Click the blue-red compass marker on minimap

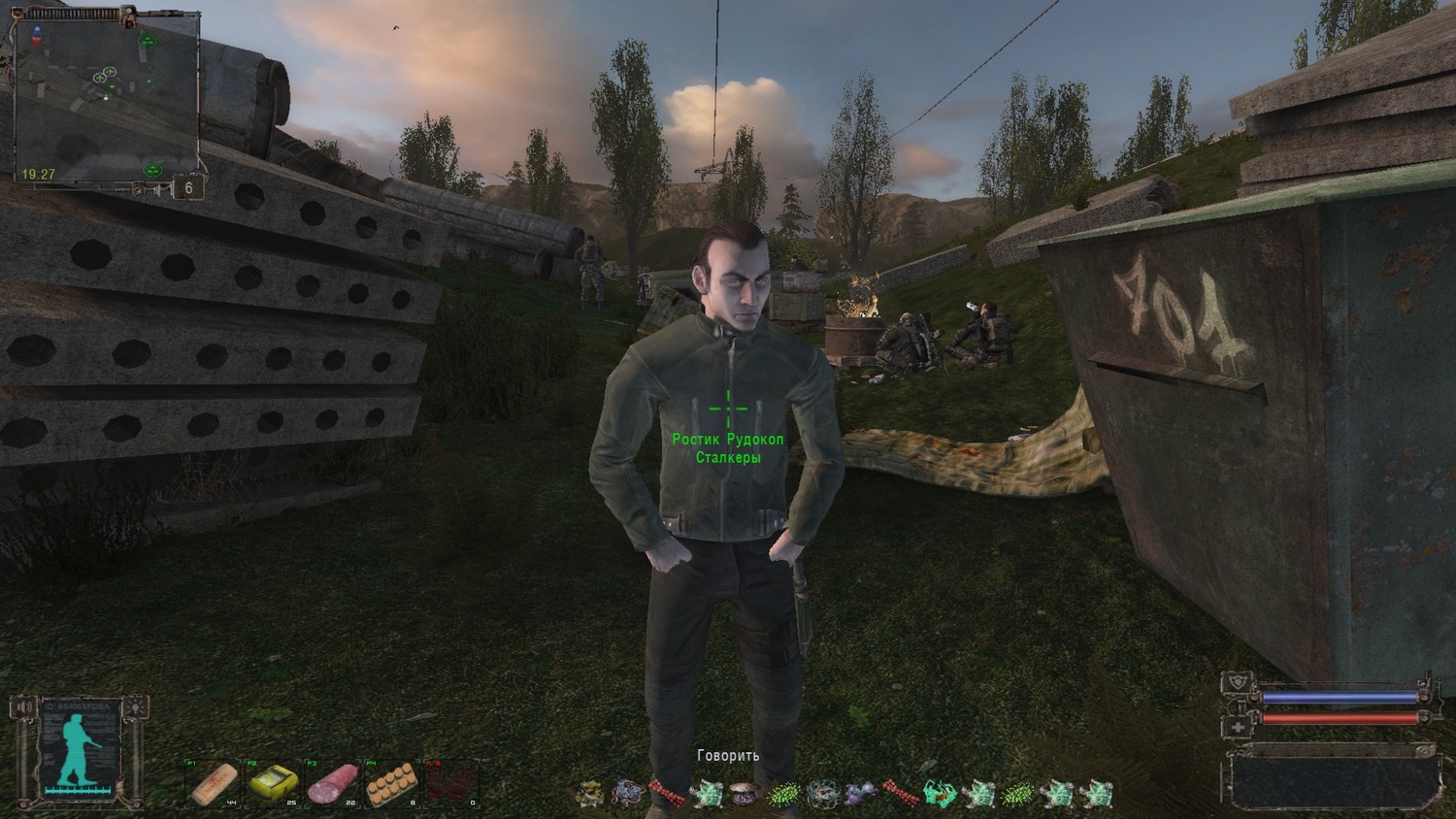[x=38, y=36]
